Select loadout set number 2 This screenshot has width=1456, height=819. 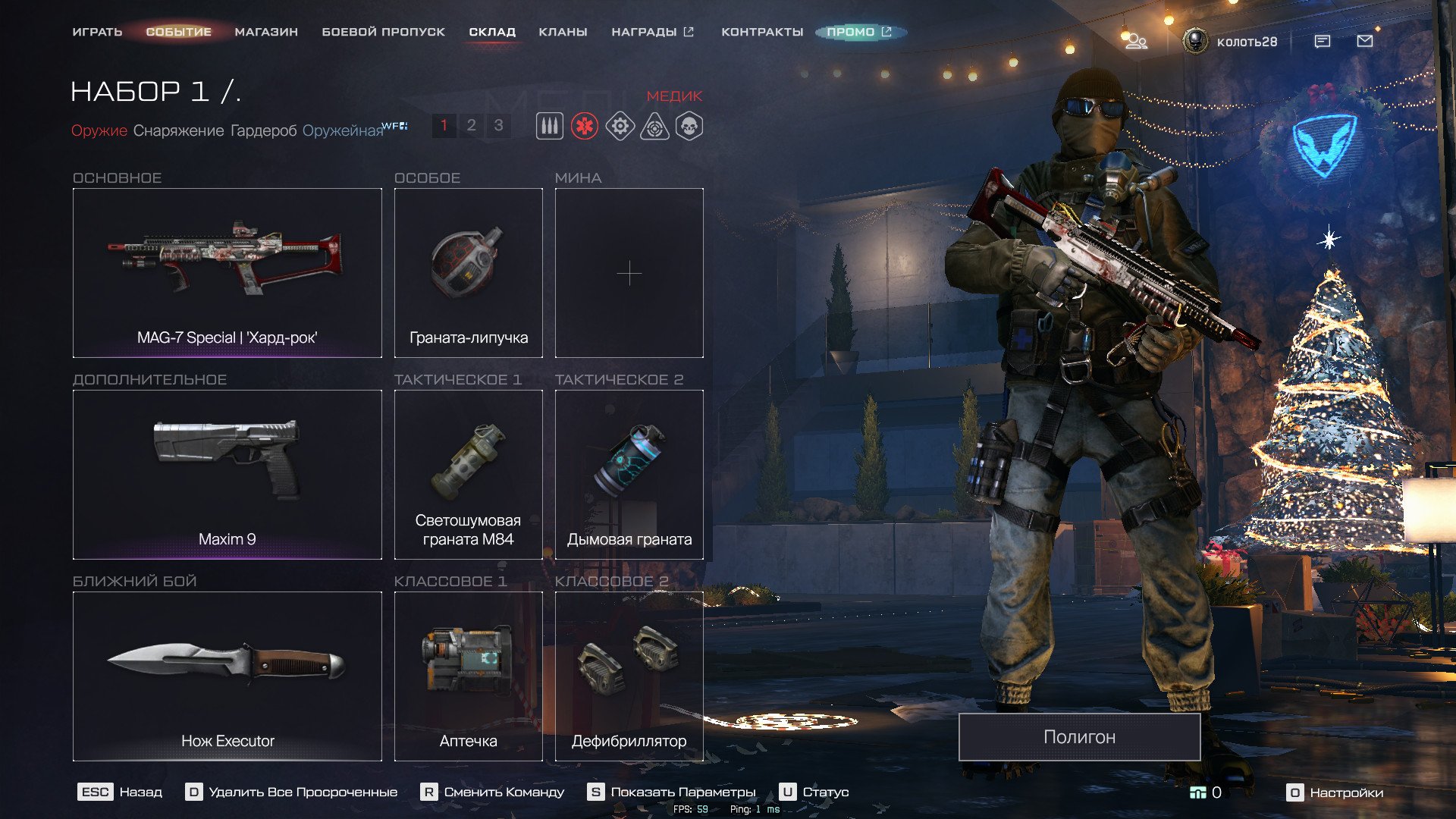point(471,125)
